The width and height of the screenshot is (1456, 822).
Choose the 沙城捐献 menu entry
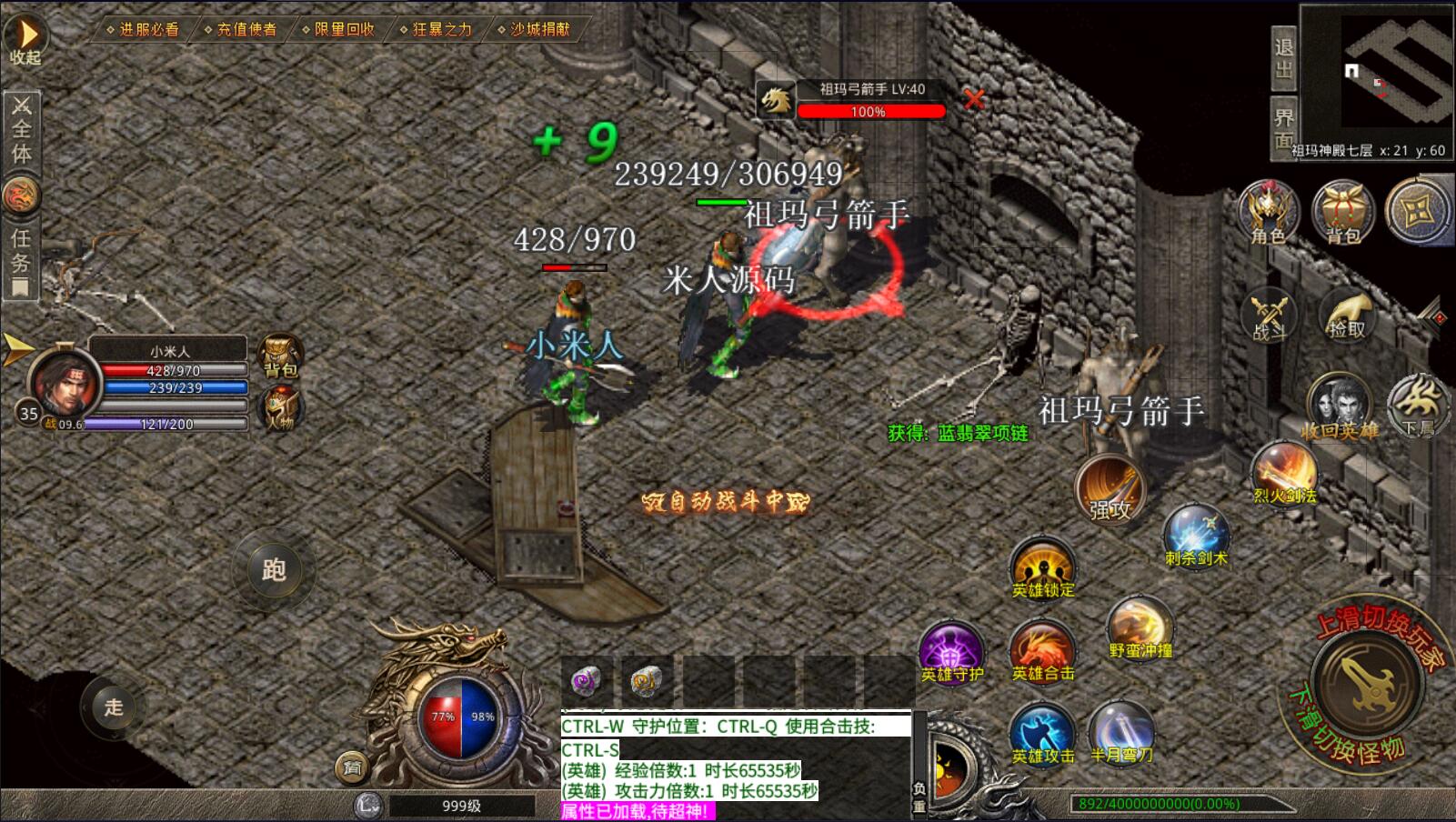point(538,29)
